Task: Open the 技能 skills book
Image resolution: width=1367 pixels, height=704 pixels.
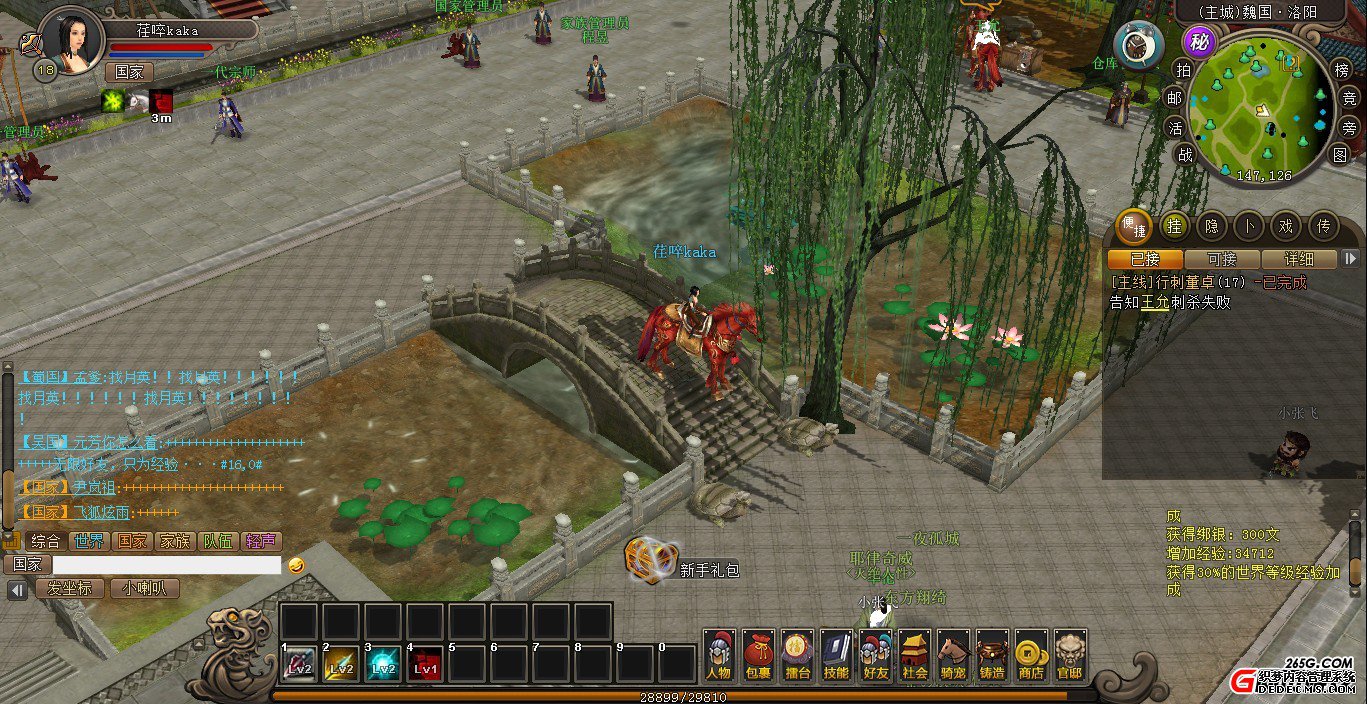Action: pyautogui.click(x=836, y=655)
